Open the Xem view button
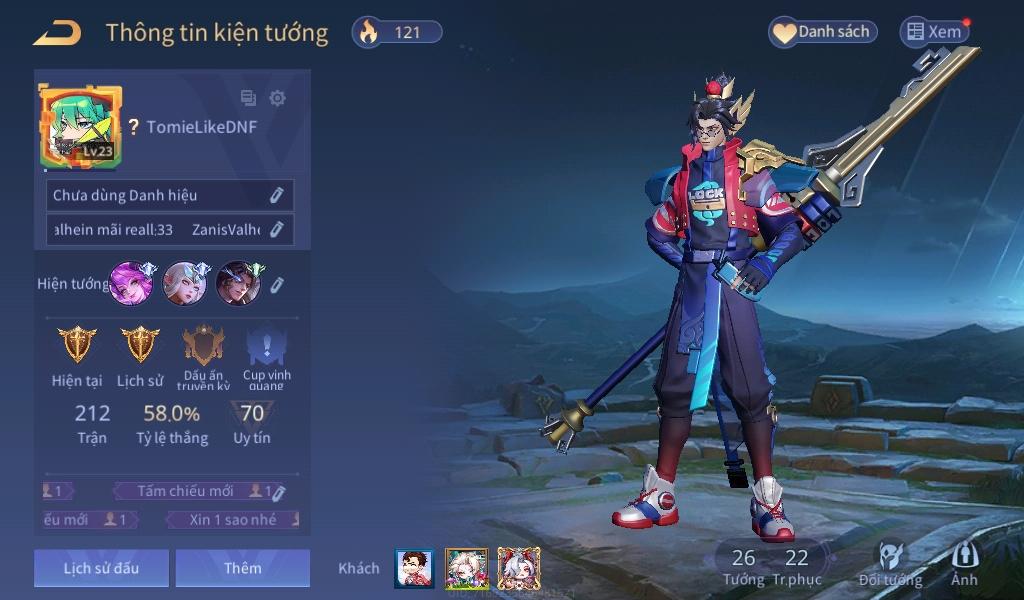The height and width of the screenshot is (600, 1024). [x=934, y=32]
